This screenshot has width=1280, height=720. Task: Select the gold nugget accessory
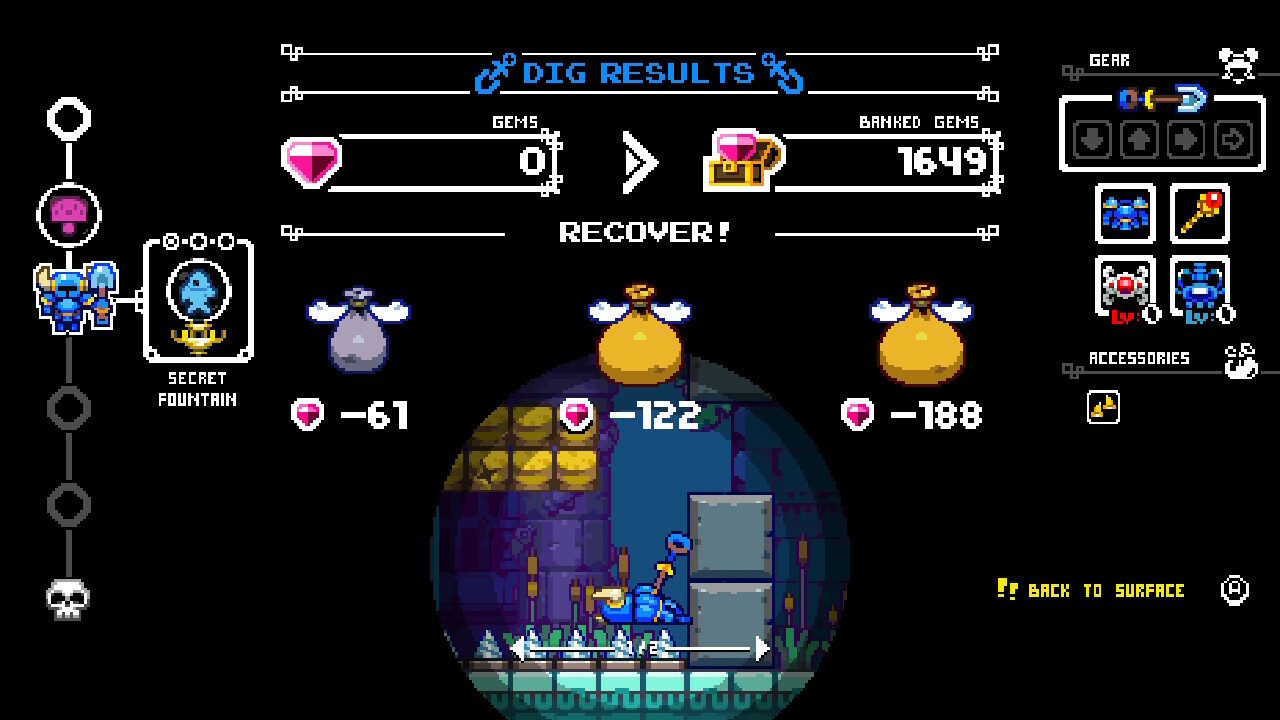point(1103,408)
